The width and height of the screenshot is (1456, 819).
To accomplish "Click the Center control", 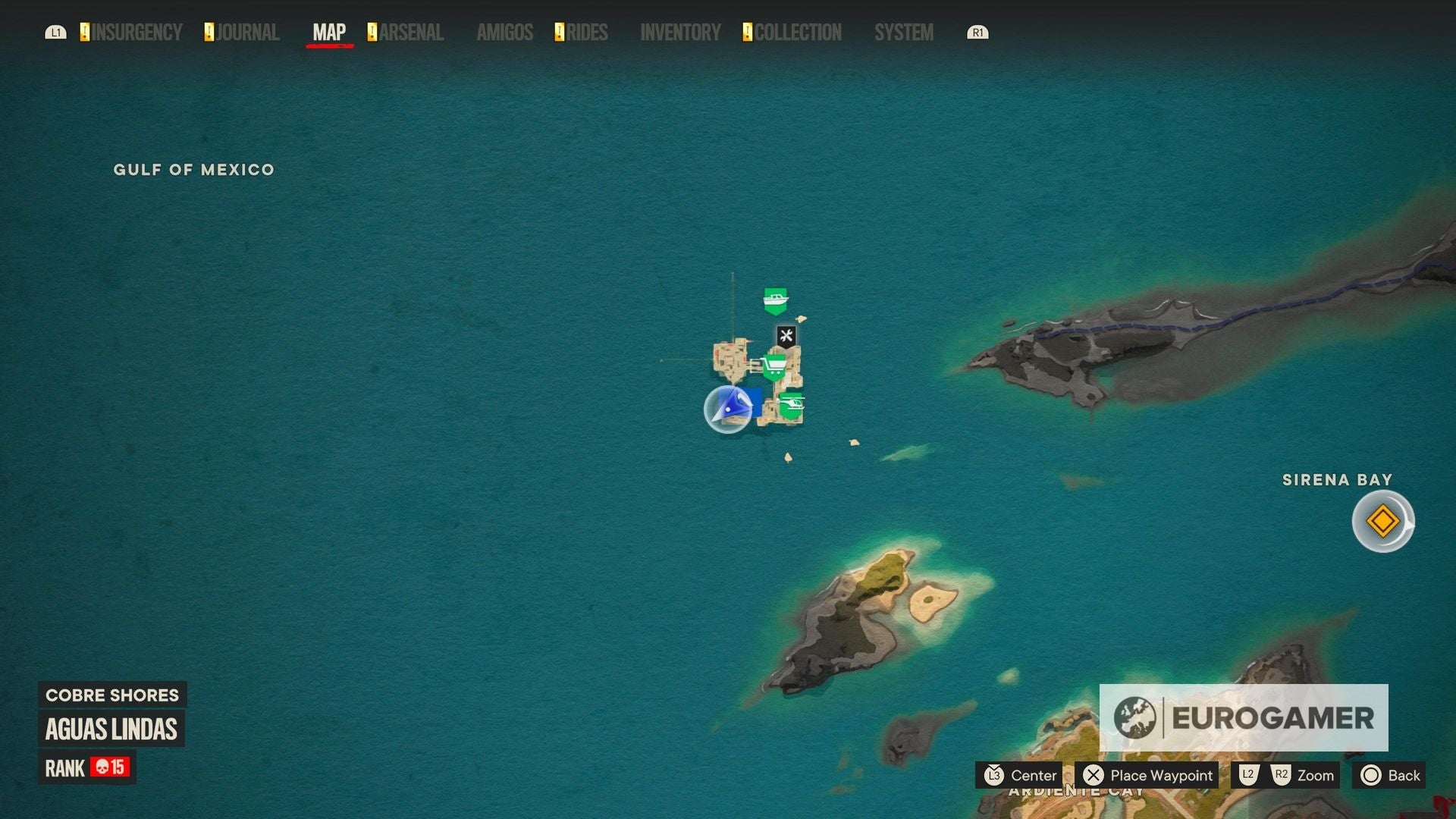I will click(1021, 776).
